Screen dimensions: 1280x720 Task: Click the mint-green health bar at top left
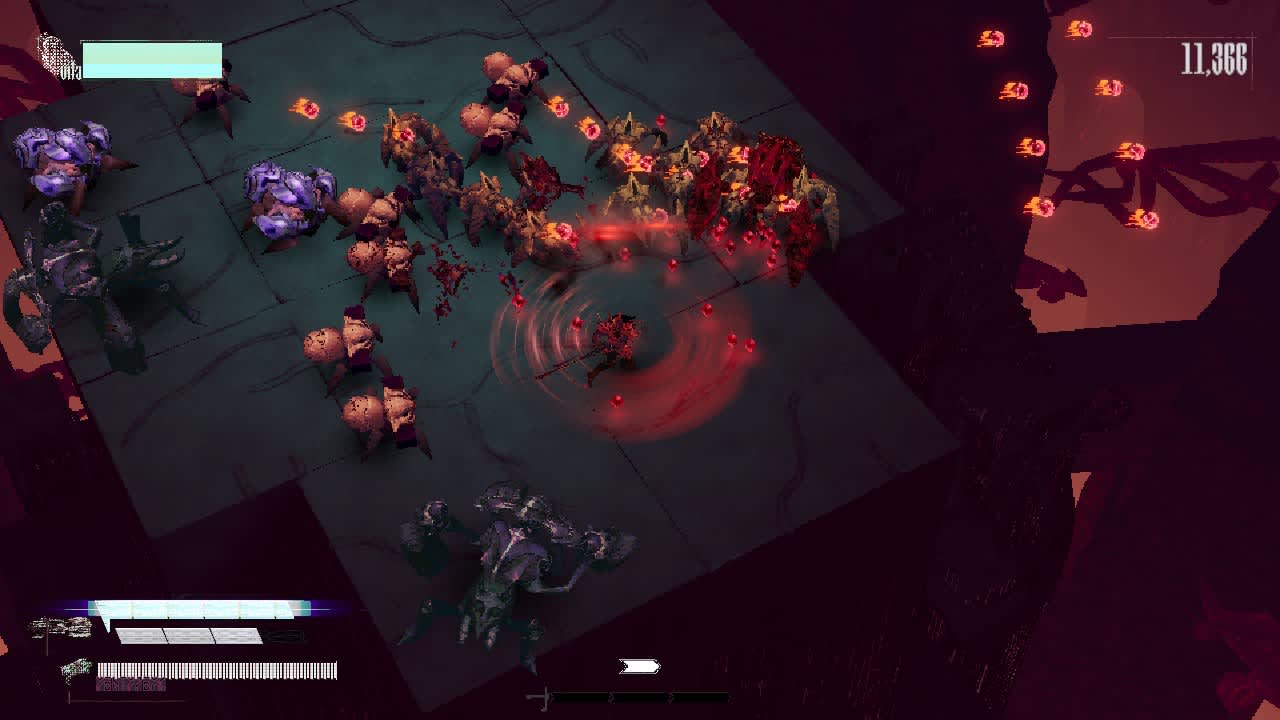click(150, 60)
